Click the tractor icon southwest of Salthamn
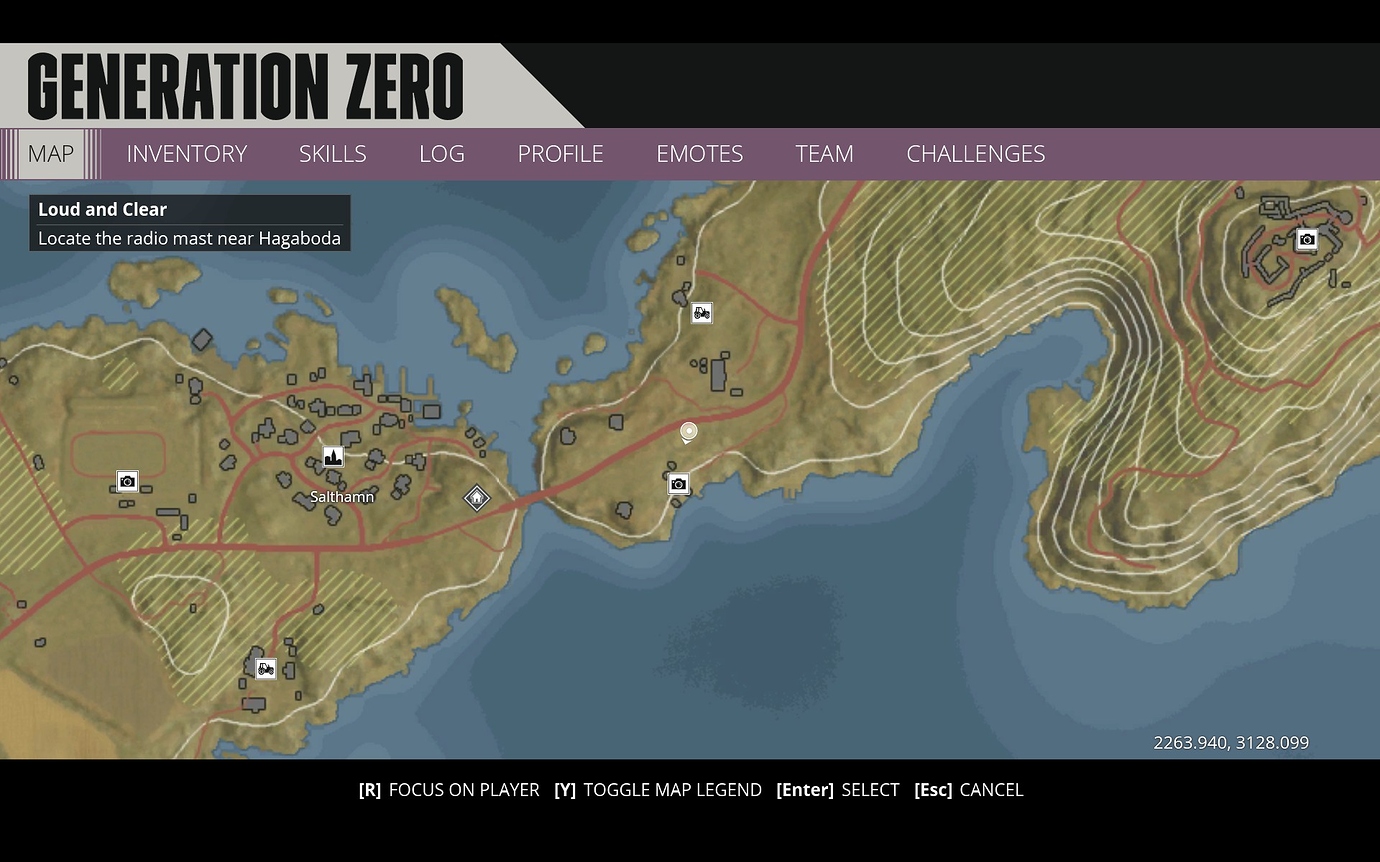 click(x=265, y=668)
